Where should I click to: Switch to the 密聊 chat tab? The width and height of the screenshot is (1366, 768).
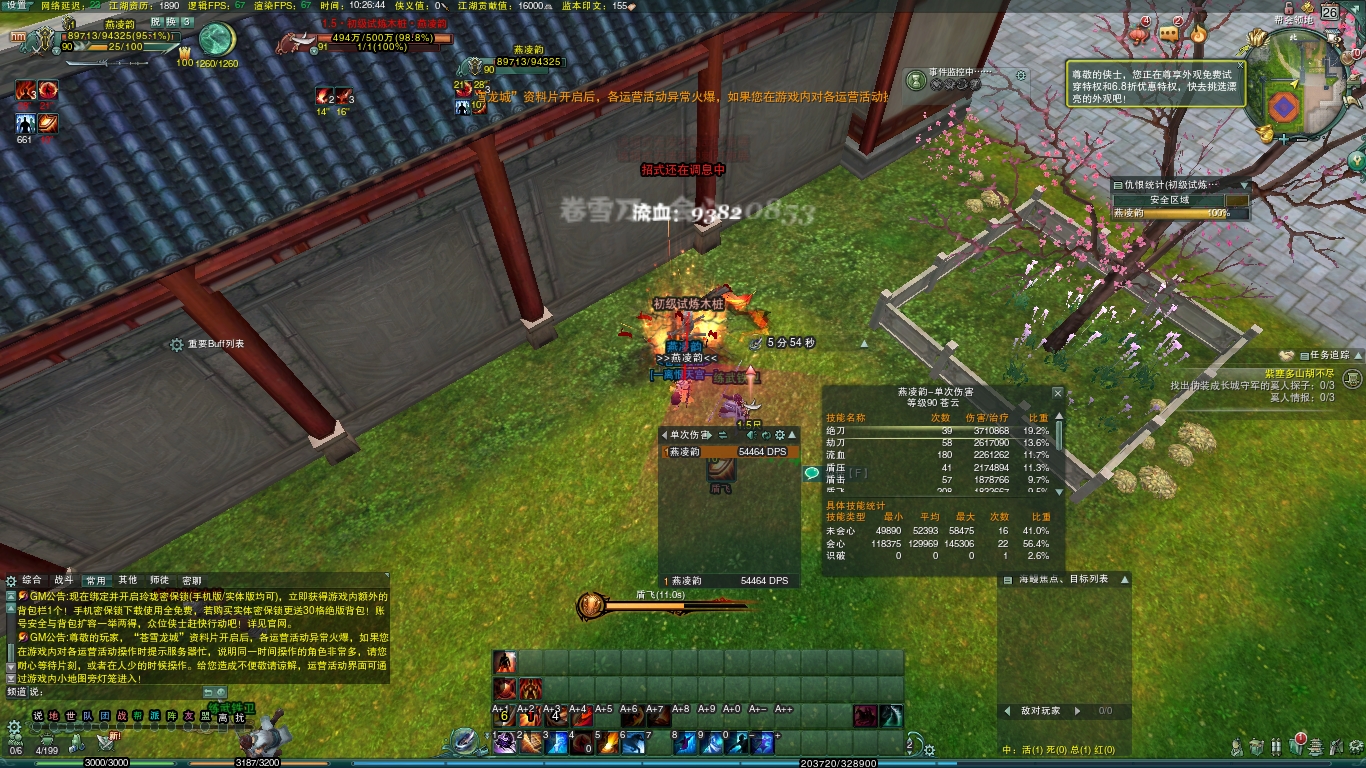(x=191, y=580)
